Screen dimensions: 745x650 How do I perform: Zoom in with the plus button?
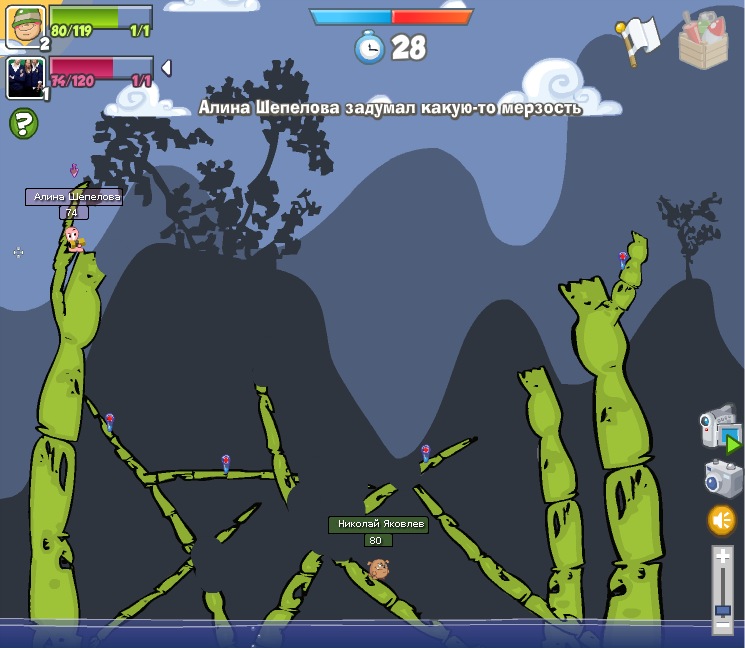pos(722,556)
